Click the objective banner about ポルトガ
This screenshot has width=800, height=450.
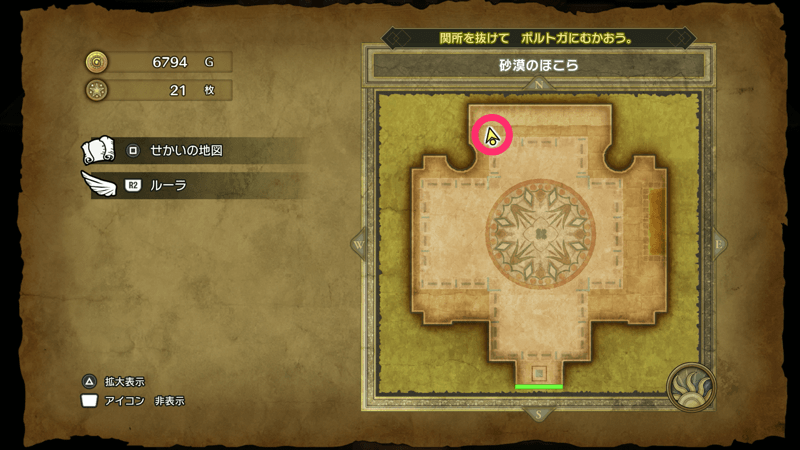[539, 38]
